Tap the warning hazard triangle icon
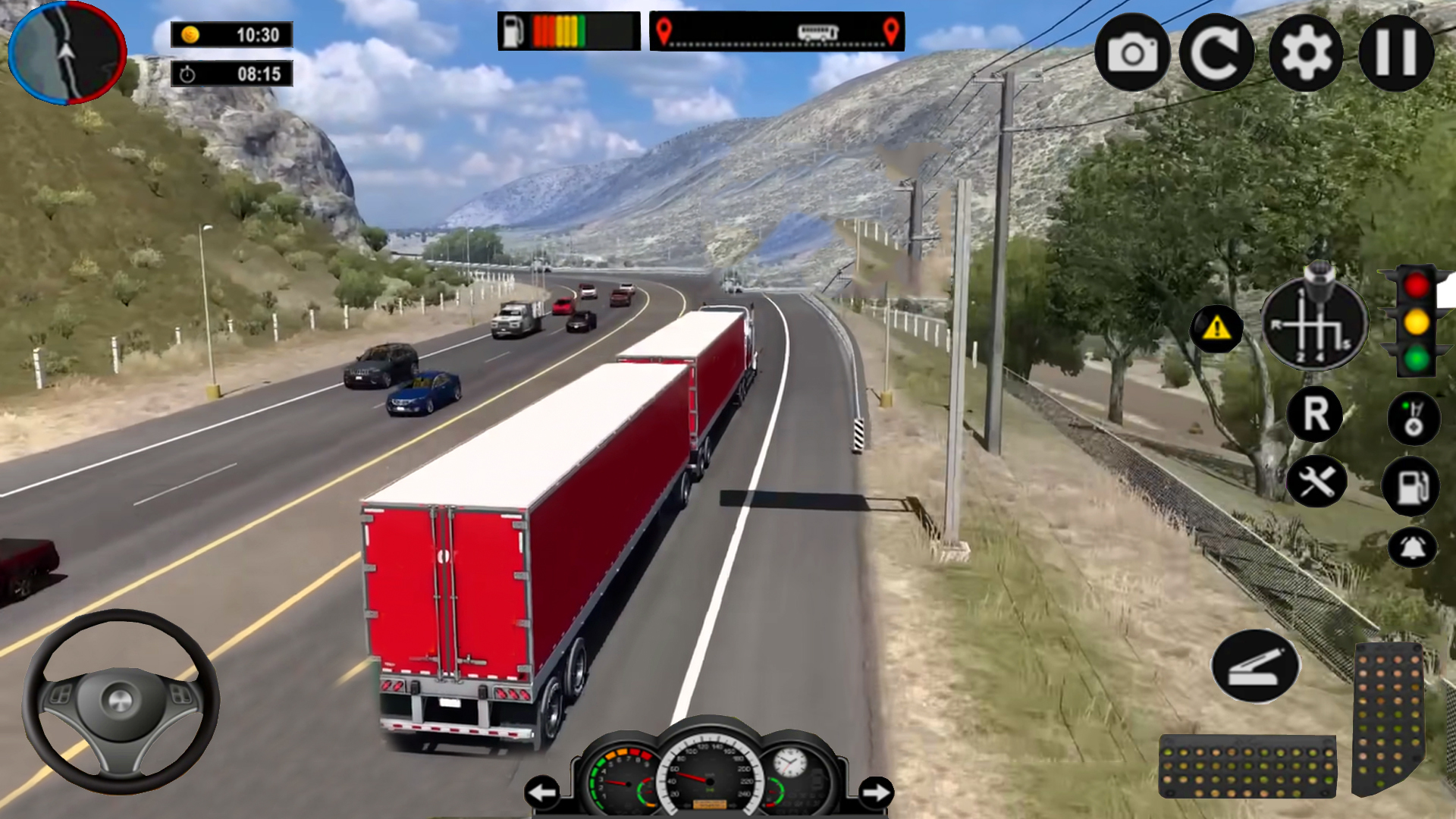 pyautogui.click(x=1219, y=328)
